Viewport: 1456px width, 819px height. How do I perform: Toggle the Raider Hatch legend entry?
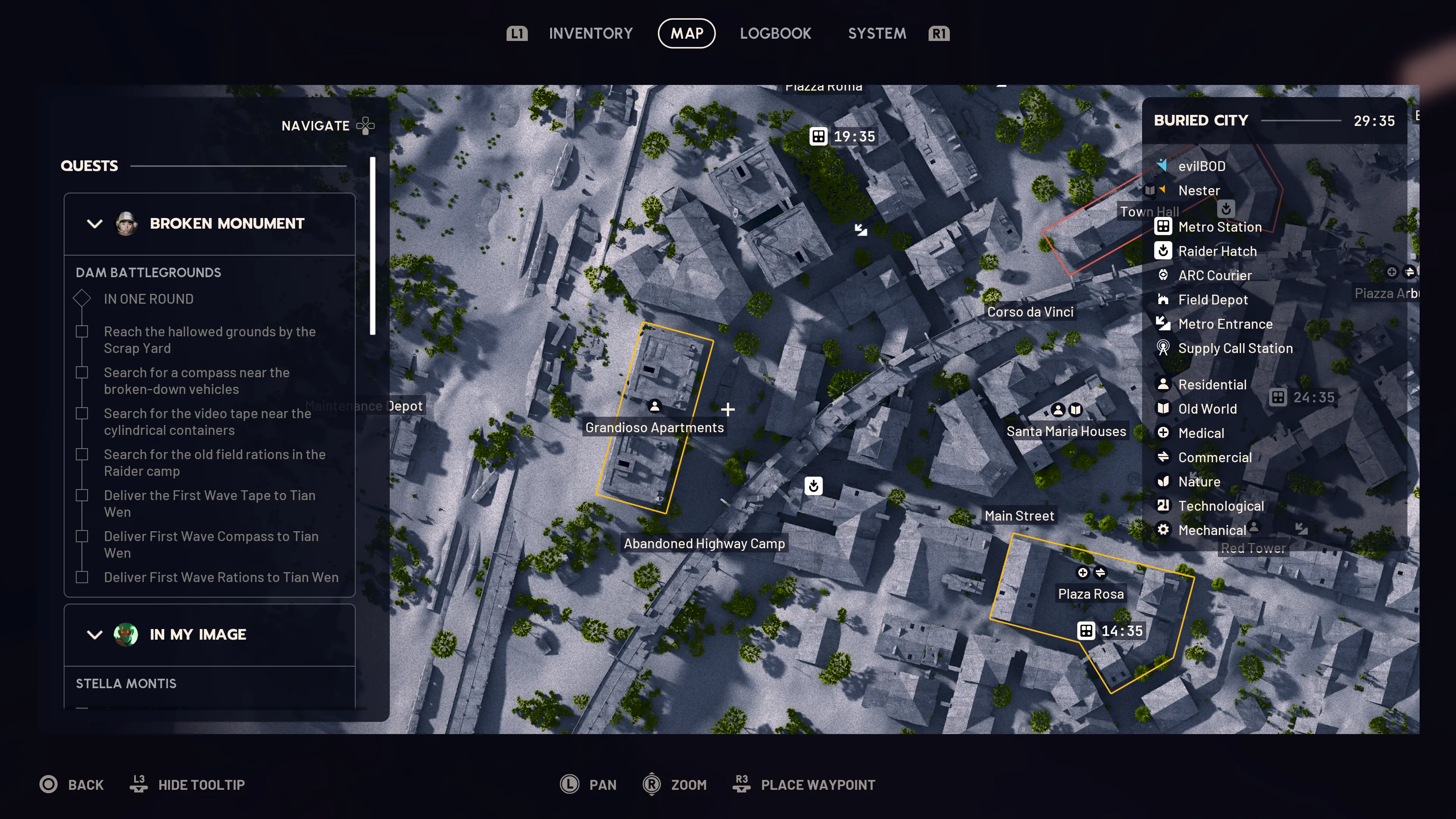1217,251
